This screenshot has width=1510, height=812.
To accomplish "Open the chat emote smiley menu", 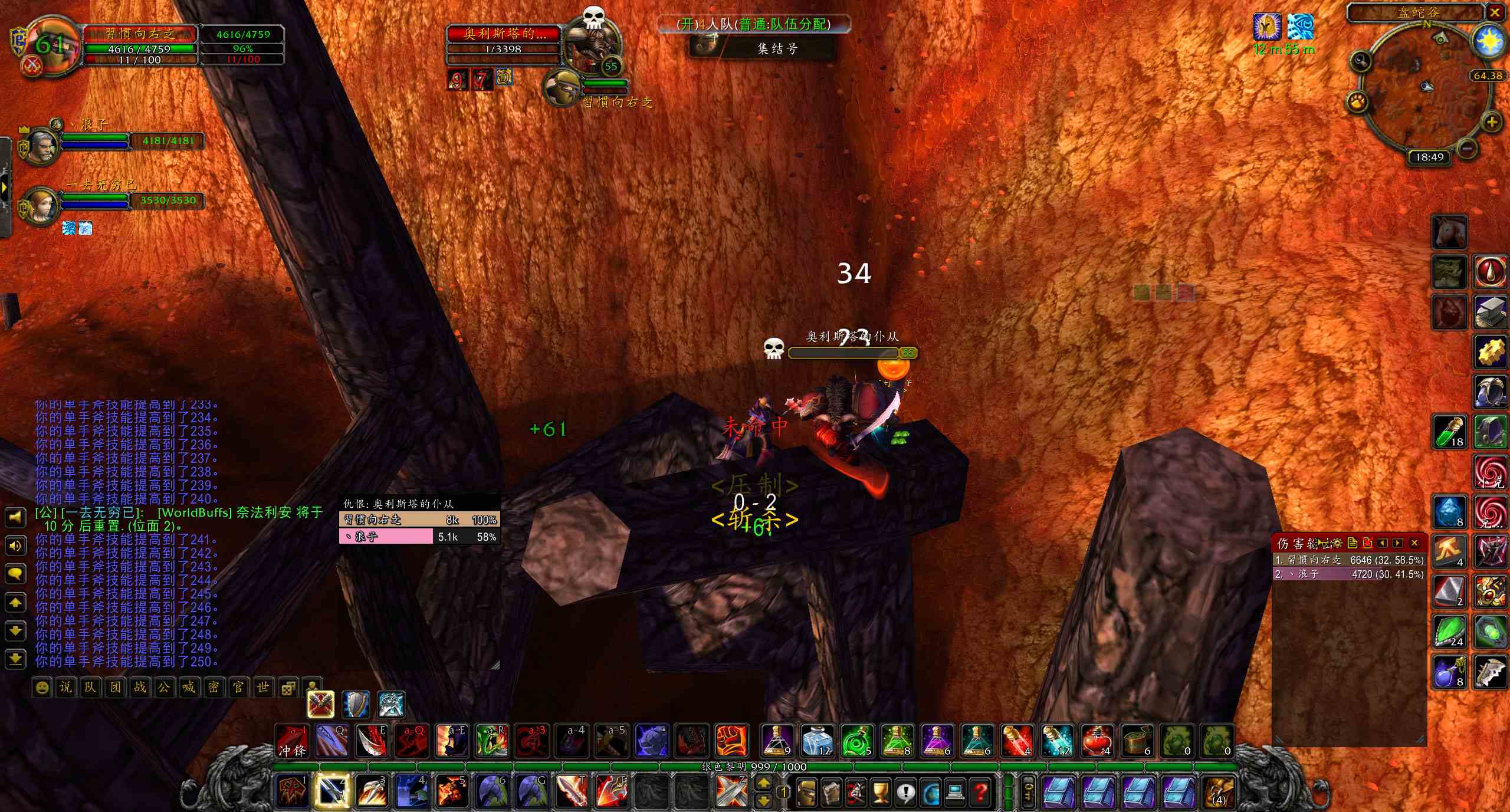I will coord(41,688).
